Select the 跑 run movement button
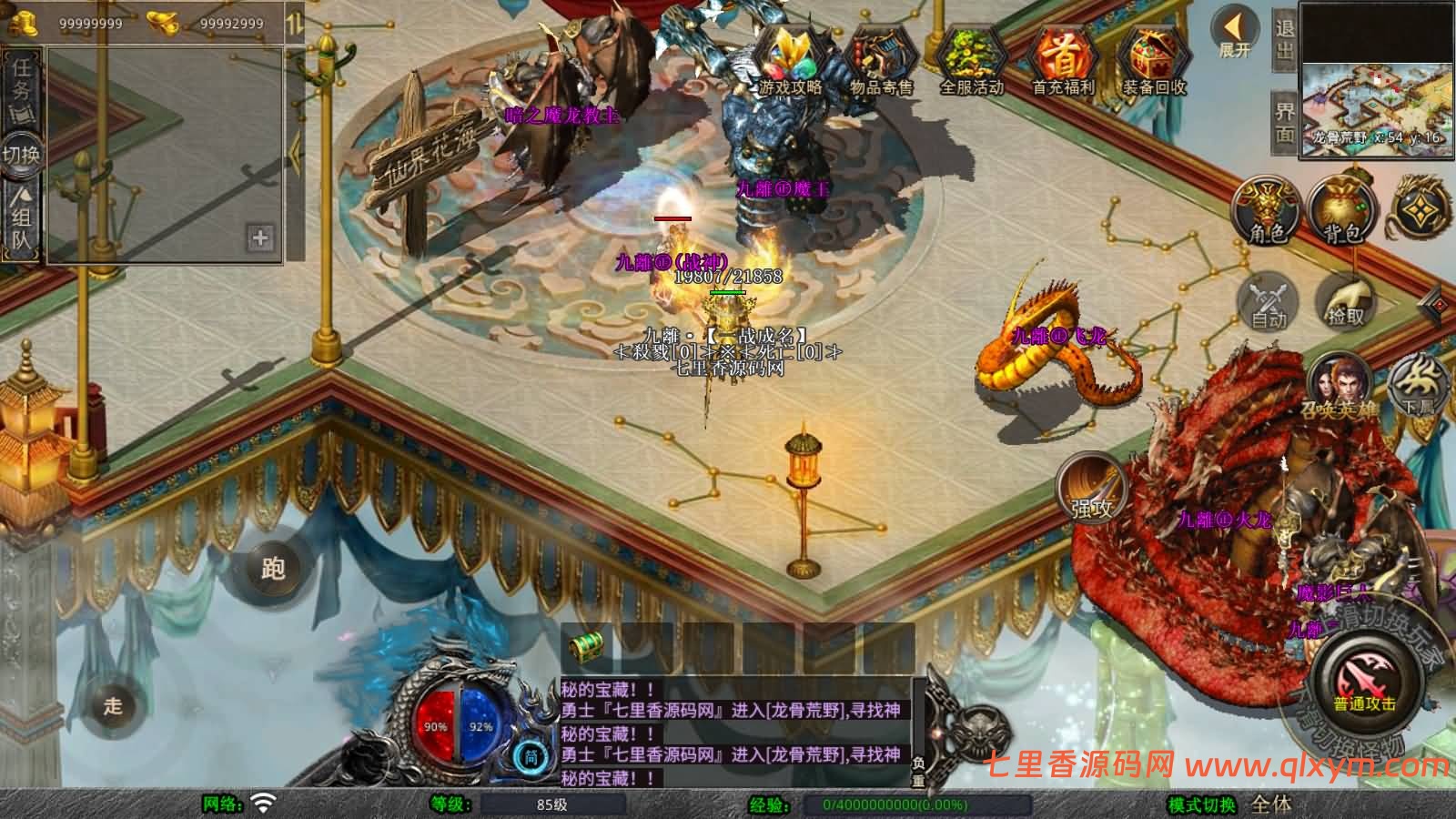The height and width of the screenshot is (819, 1456). (x=272, y=568)
